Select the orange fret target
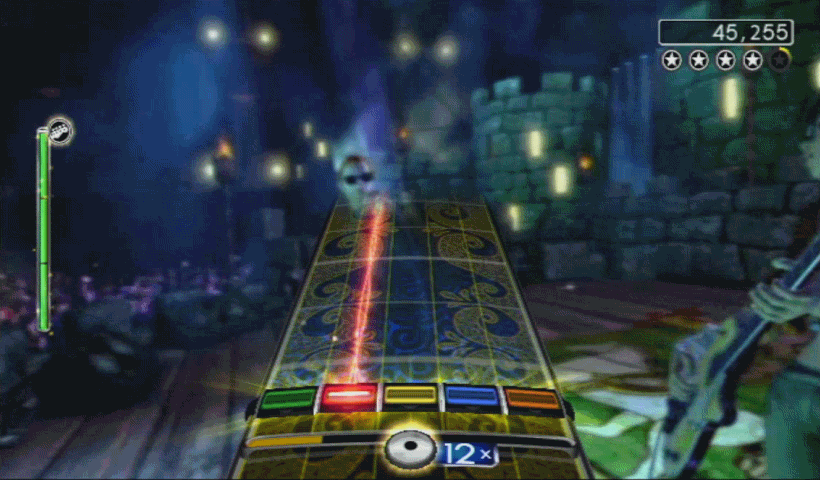 [532, 400]
